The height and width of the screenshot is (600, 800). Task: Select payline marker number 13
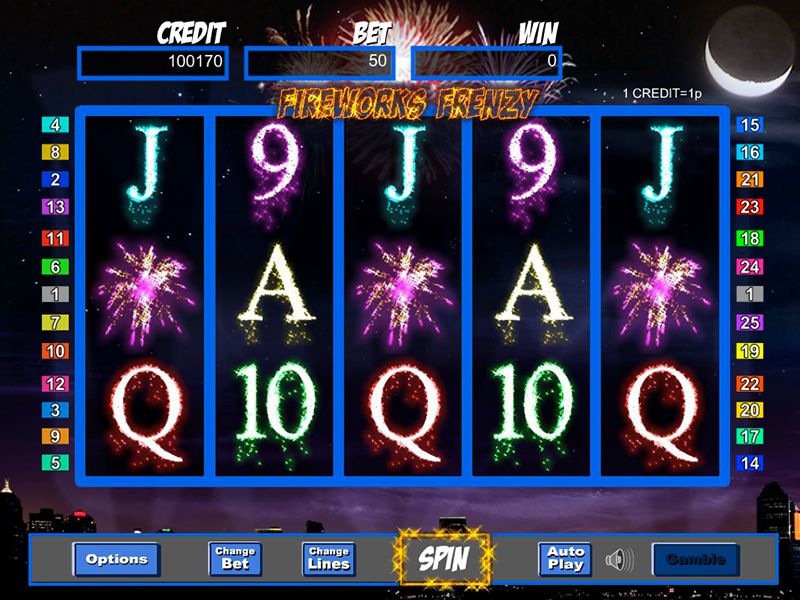pyautogui.click(x=54, y=207)
